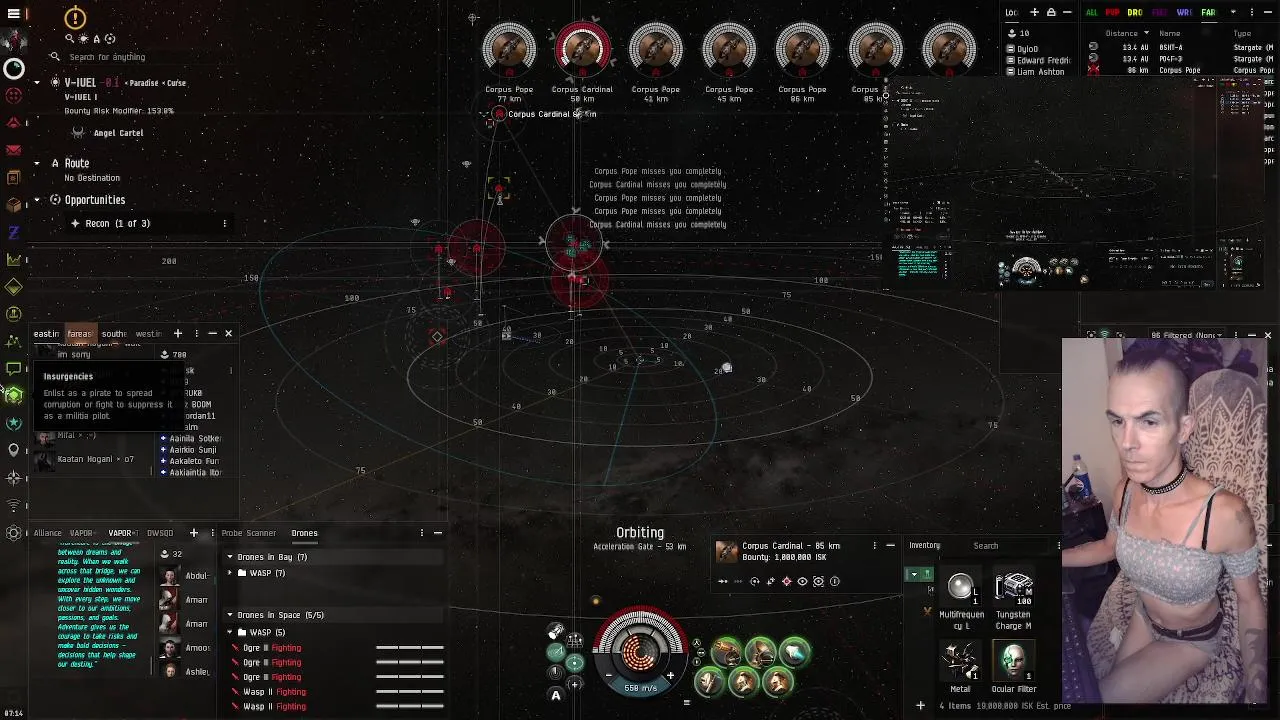
Task: Switch to the Probe Scanner tab
Action: [x=248, y=533]
